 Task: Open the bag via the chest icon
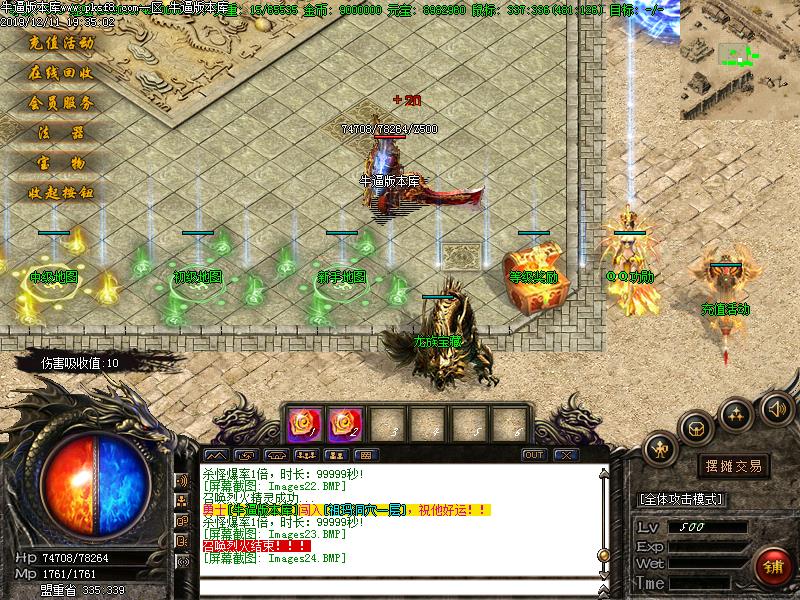(696, 428)
